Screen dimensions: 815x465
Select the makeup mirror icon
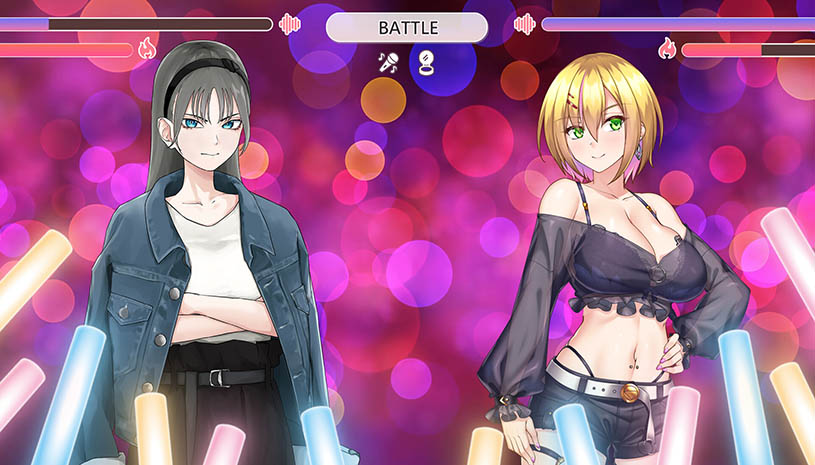click(427, 62)
